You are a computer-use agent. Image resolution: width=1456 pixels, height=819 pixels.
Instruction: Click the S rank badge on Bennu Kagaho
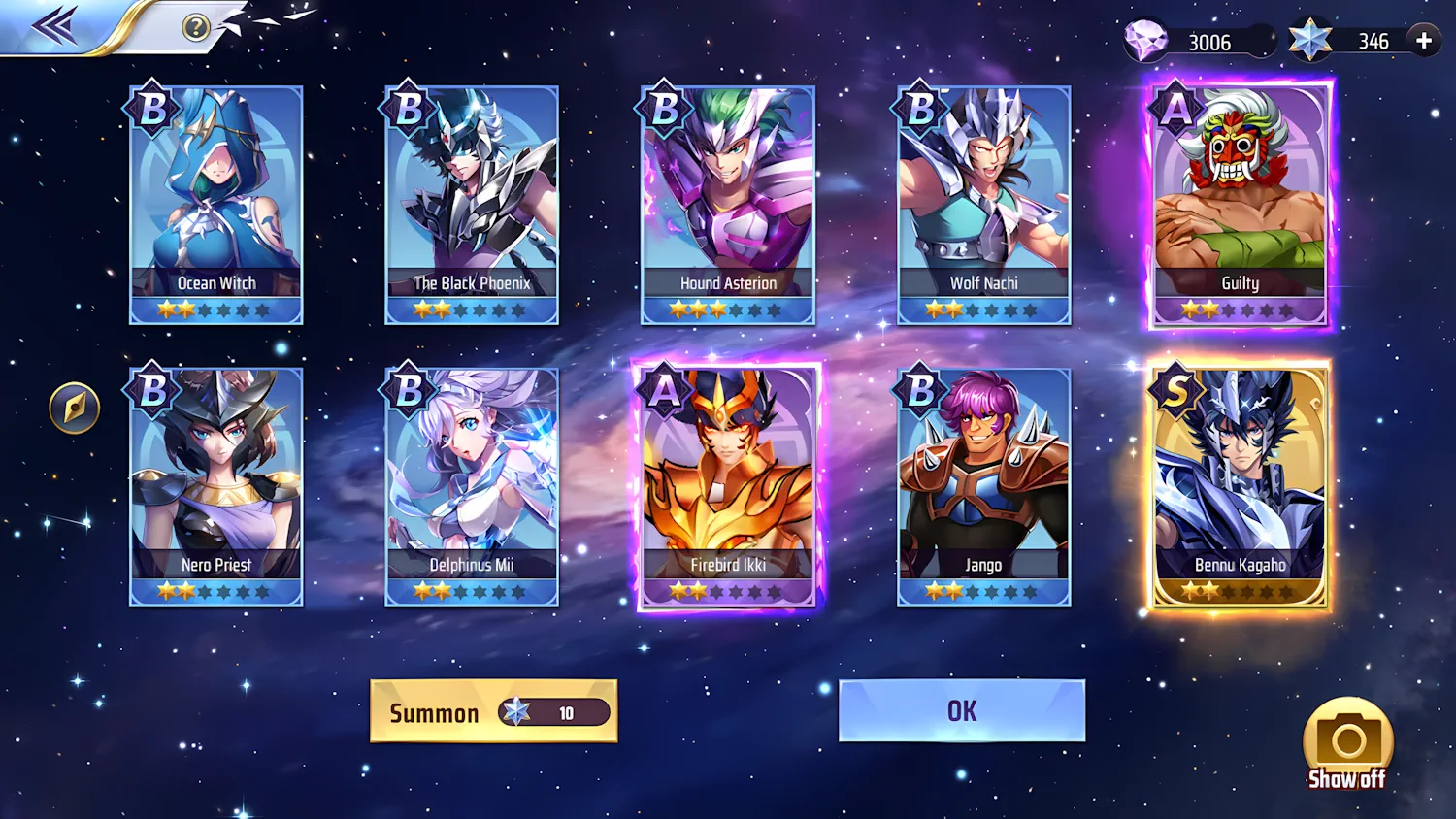(1175, 390)
